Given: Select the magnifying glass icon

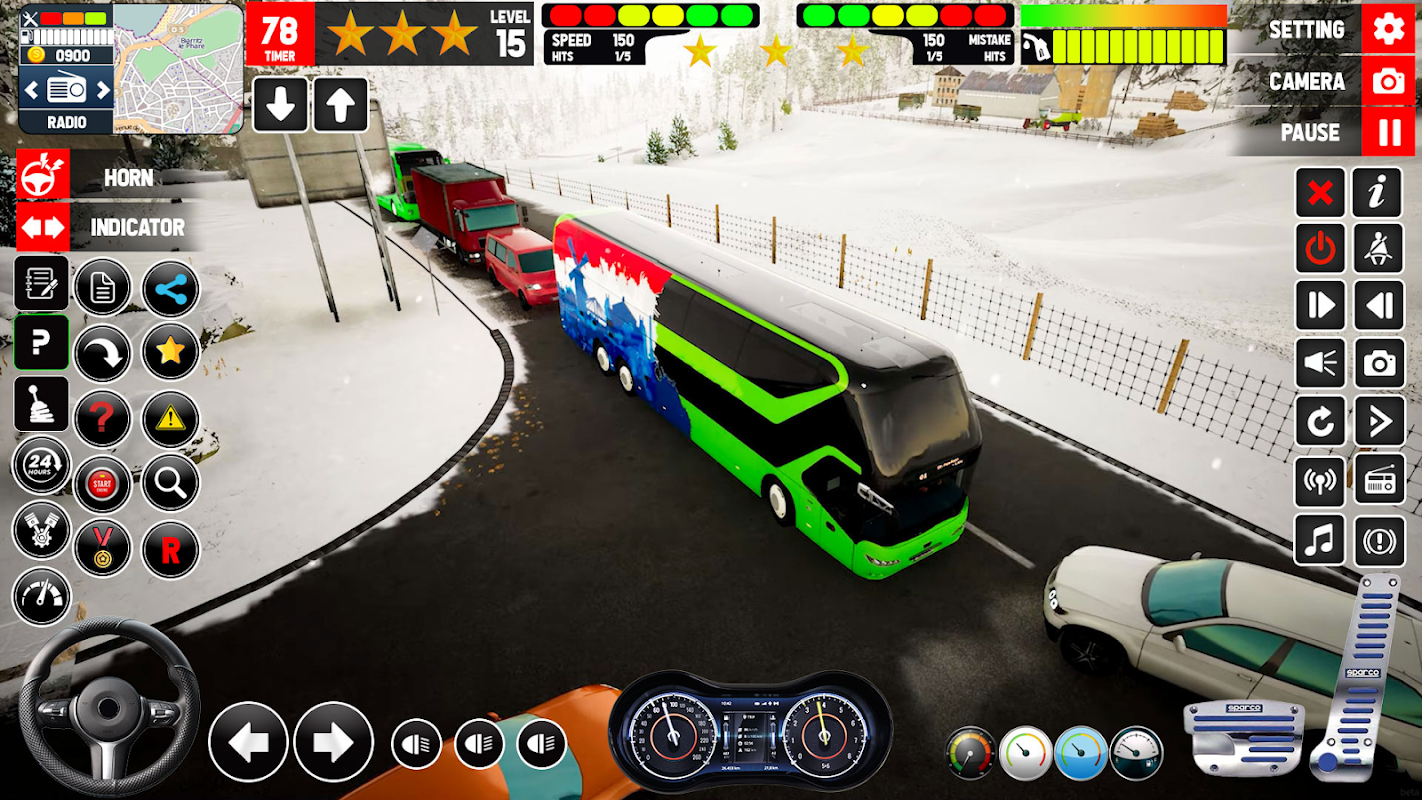Looking at the screenshot, I should click(171, 484).
